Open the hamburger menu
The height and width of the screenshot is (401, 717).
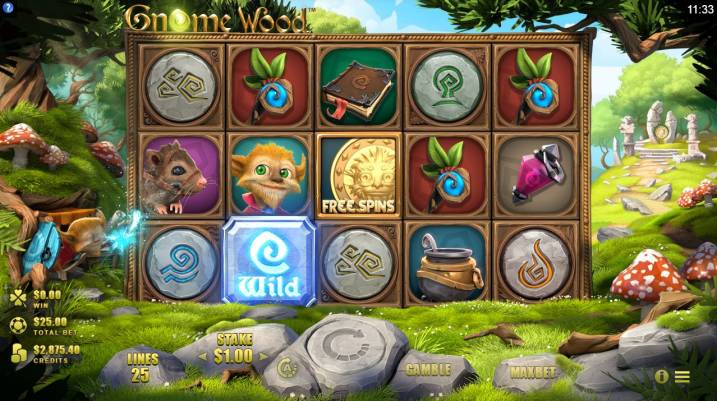coord(682,377)
